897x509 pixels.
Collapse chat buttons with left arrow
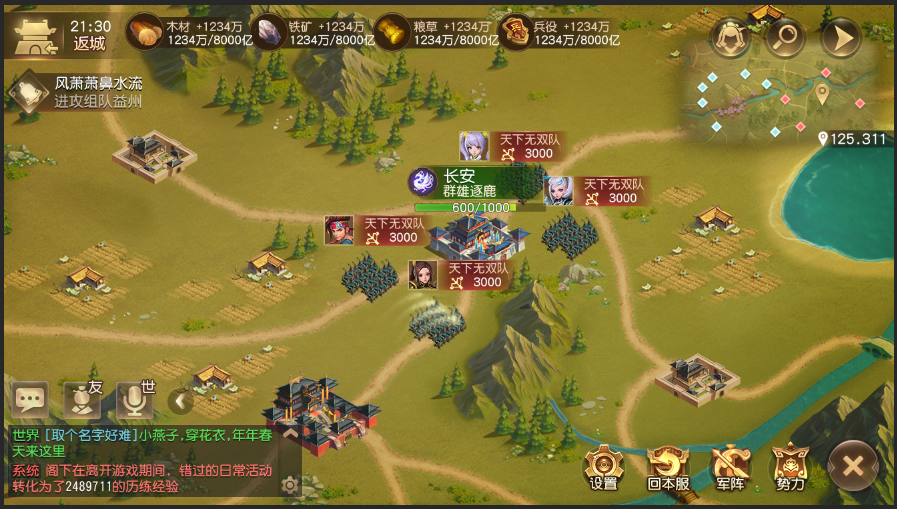(x=180, y=402)
